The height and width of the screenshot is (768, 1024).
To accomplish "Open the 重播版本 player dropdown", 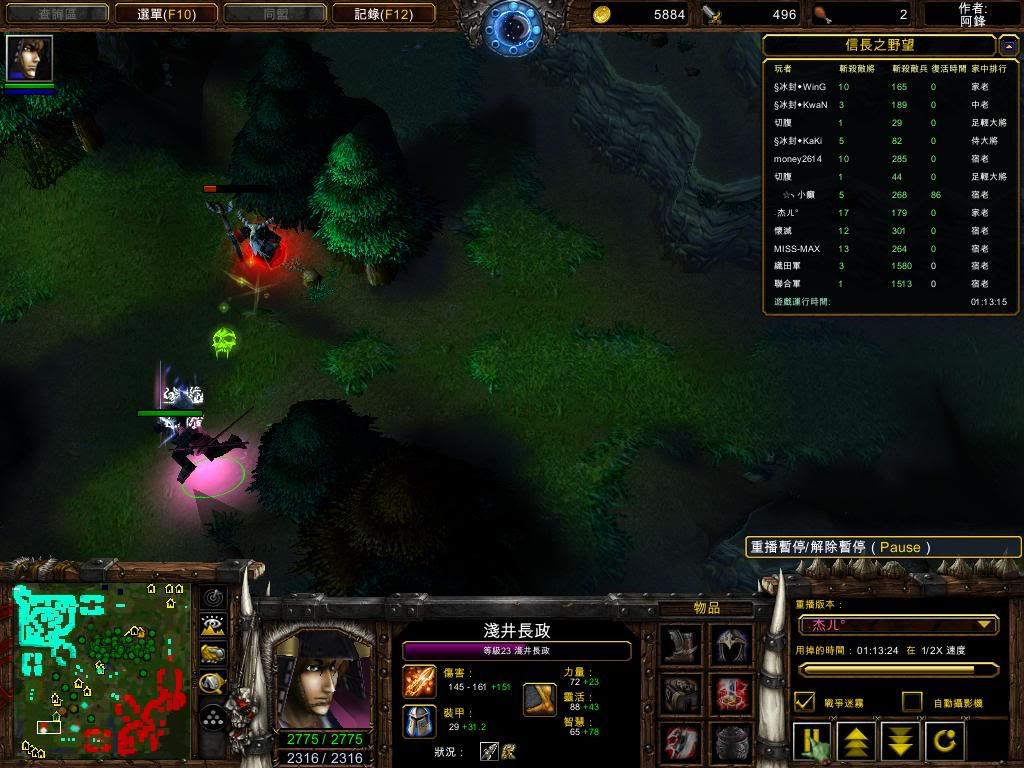I will [x=898, y=625].
